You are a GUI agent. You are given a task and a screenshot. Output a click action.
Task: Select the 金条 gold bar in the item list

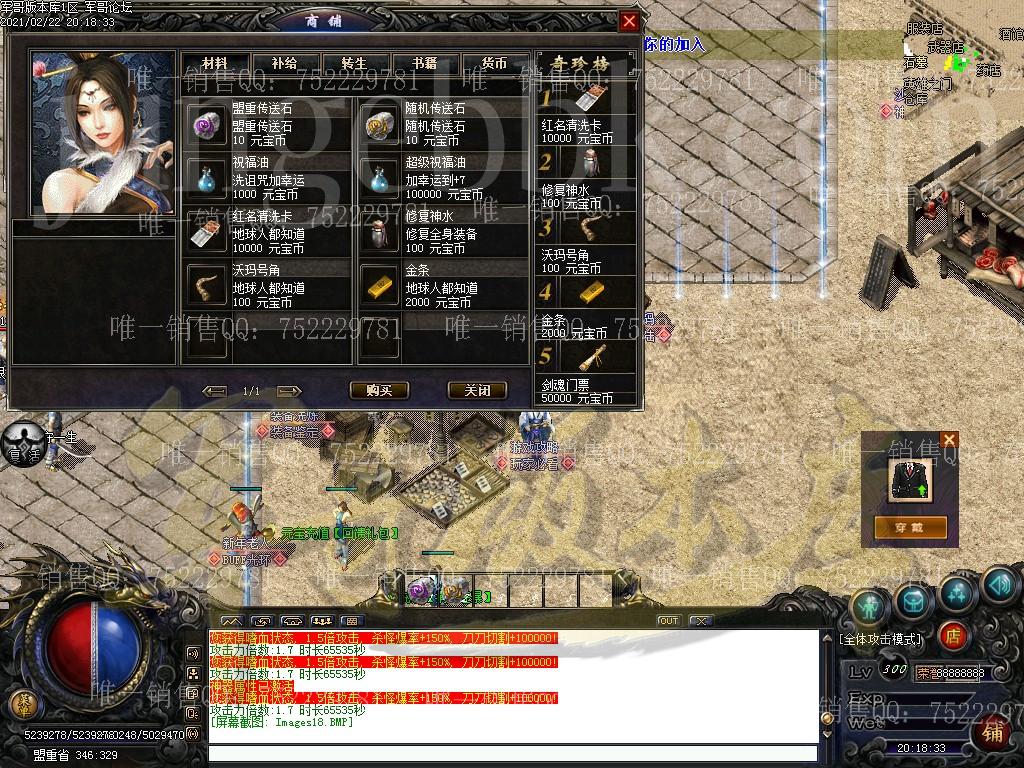coord(440,286)
